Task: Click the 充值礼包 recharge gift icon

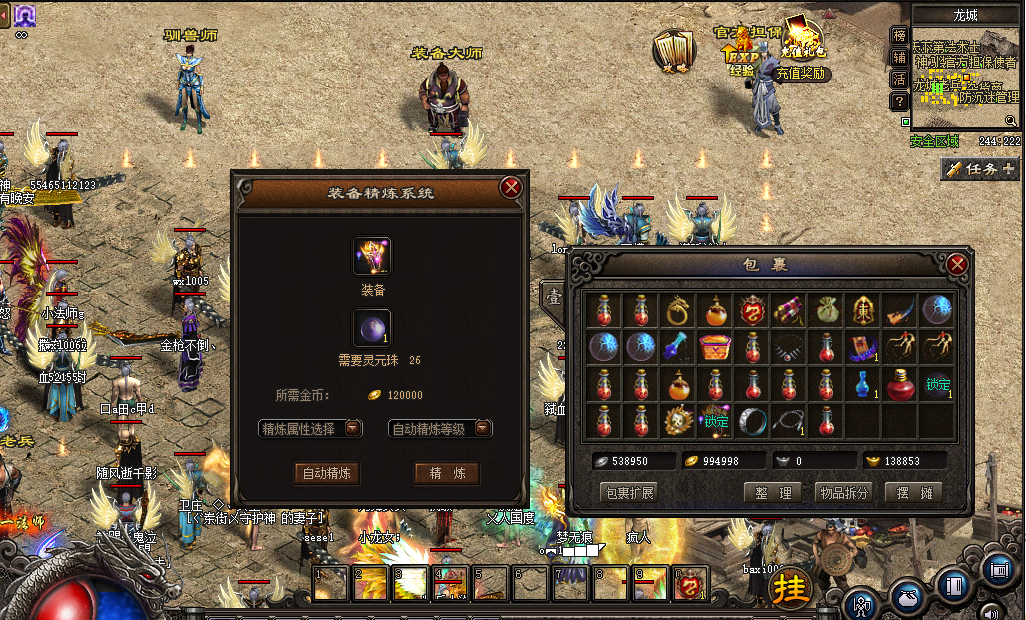Action: tap(802, 40)
